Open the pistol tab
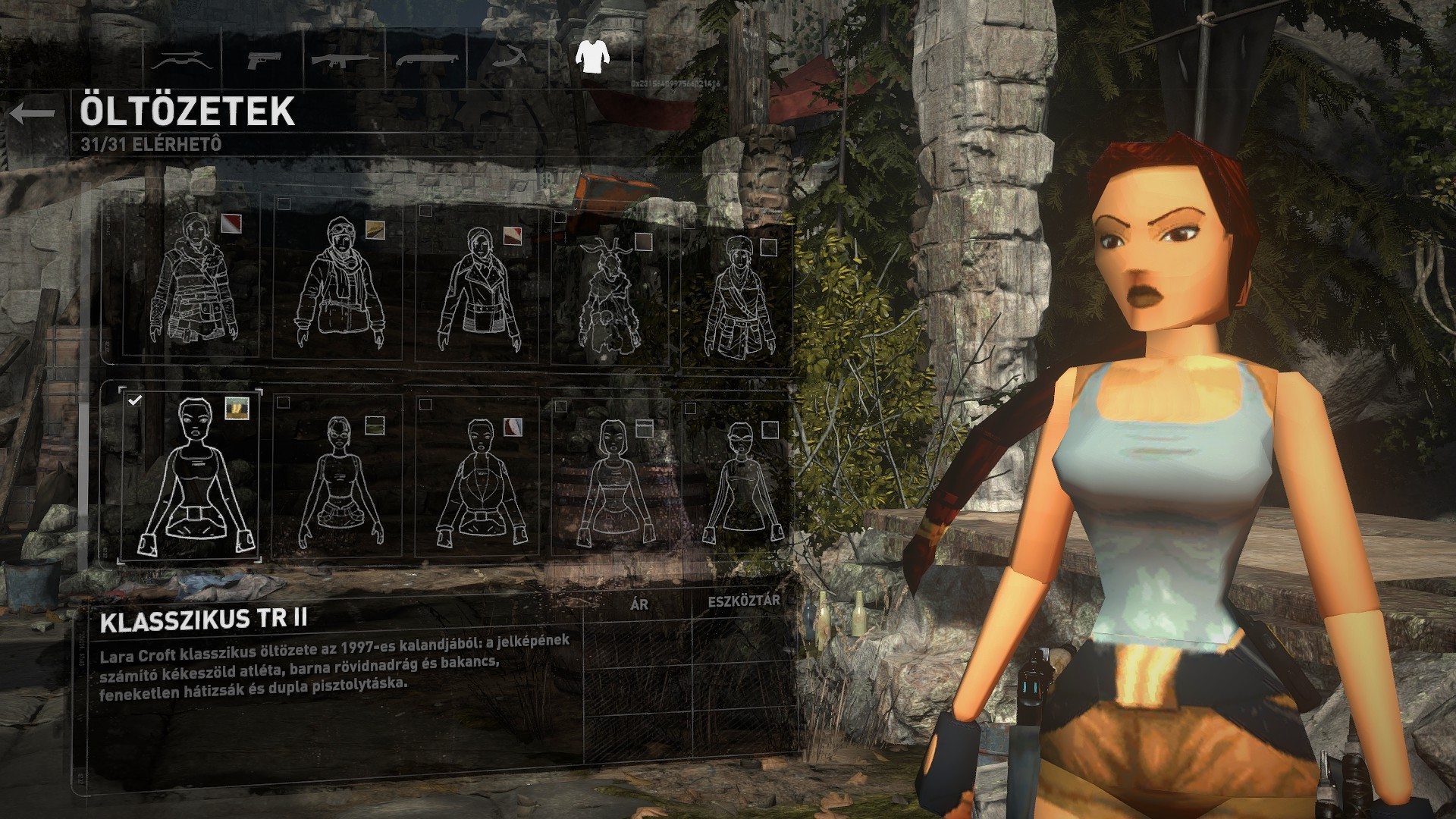 tap(263, 59)
